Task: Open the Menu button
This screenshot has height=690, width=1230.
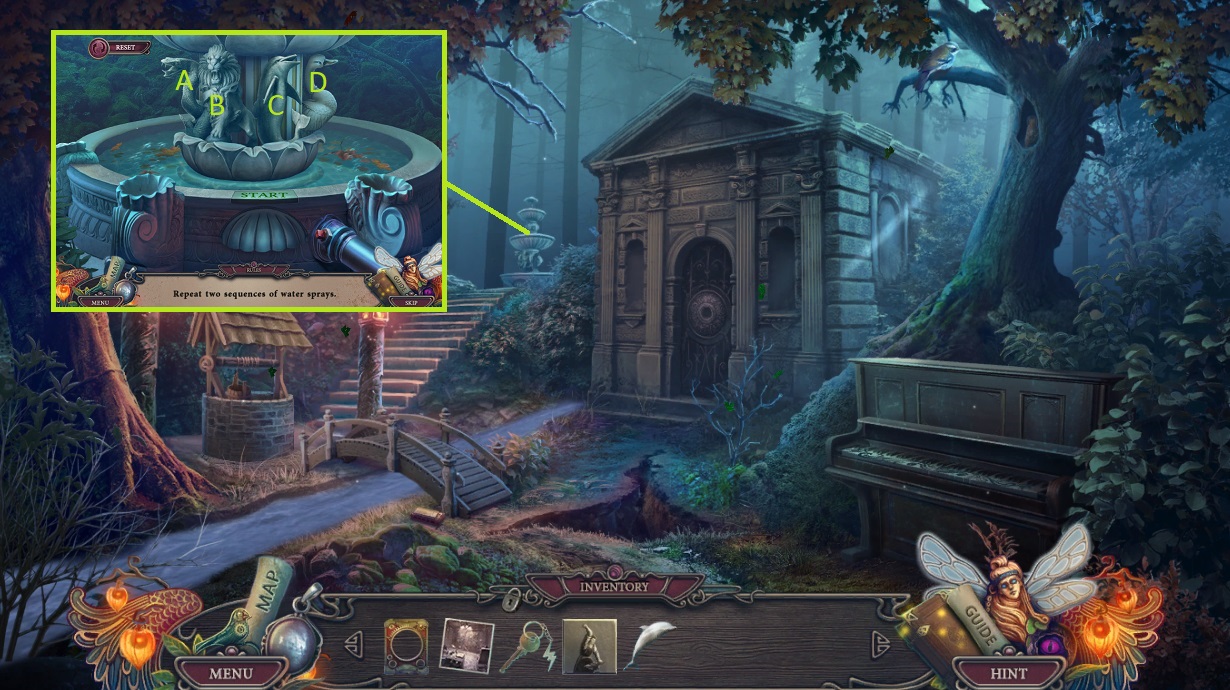Action: pyautogui.click(x=230, y=673)
